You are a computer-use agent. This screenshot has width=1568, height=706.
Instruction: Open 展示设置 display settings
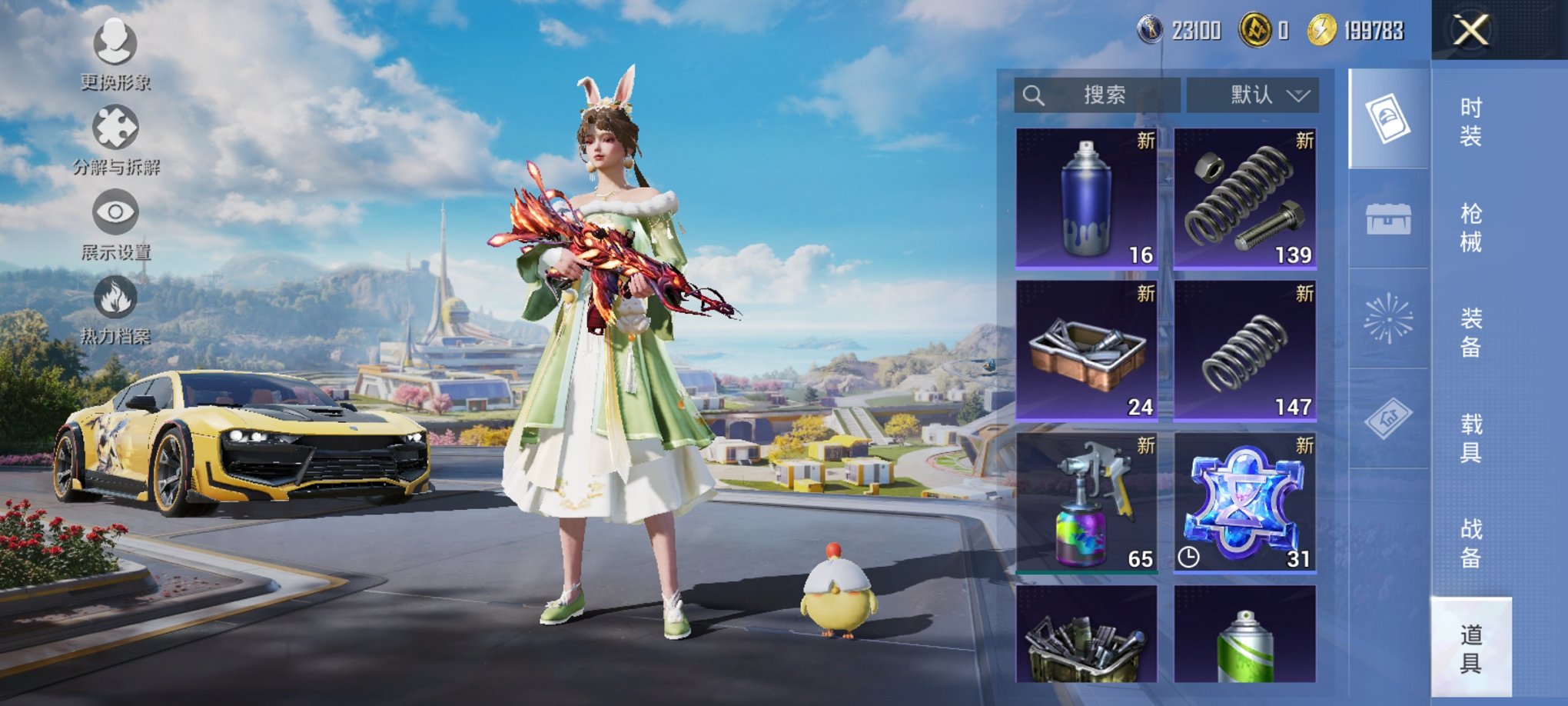tap(115, 225)
